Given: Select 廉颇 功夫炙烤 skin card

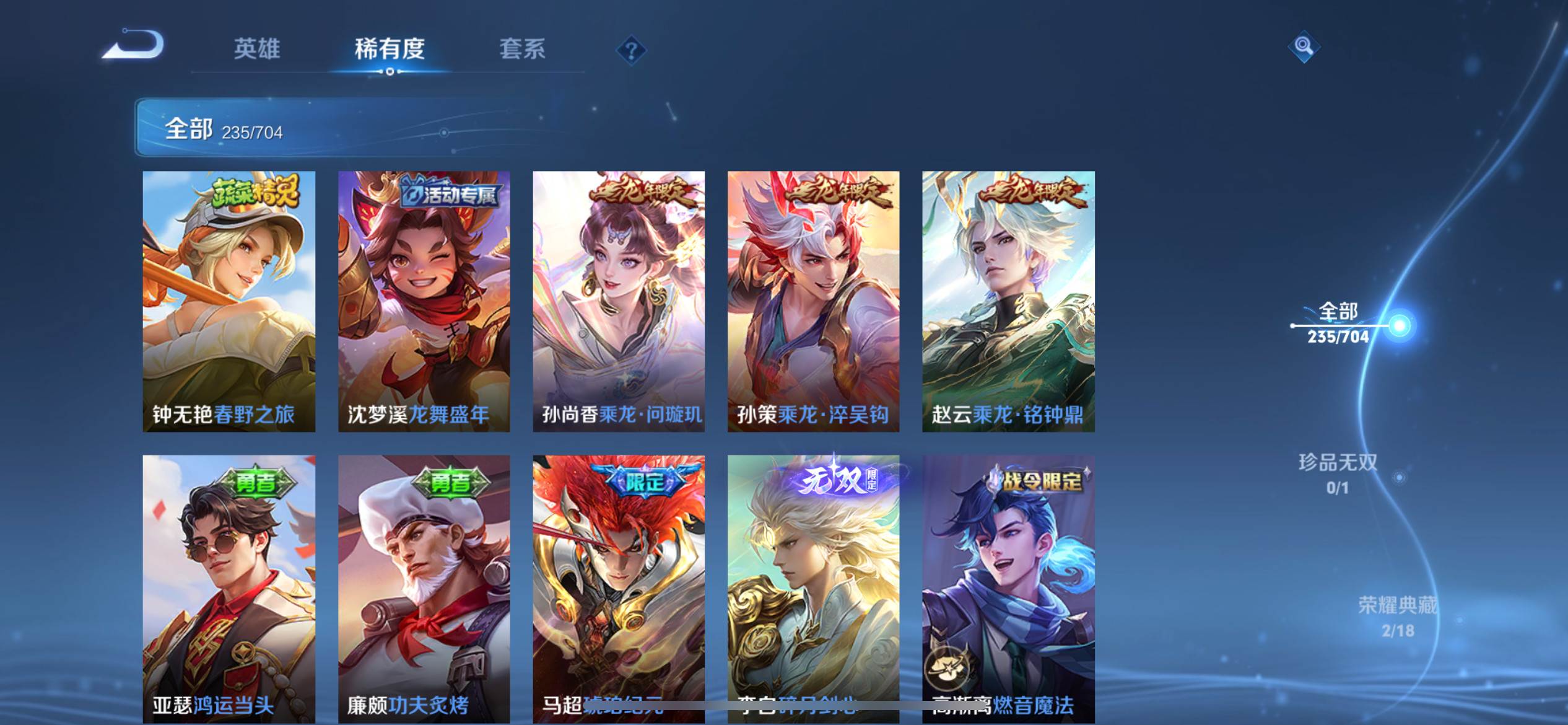Looking at the screenshot, I should point(424,589).
